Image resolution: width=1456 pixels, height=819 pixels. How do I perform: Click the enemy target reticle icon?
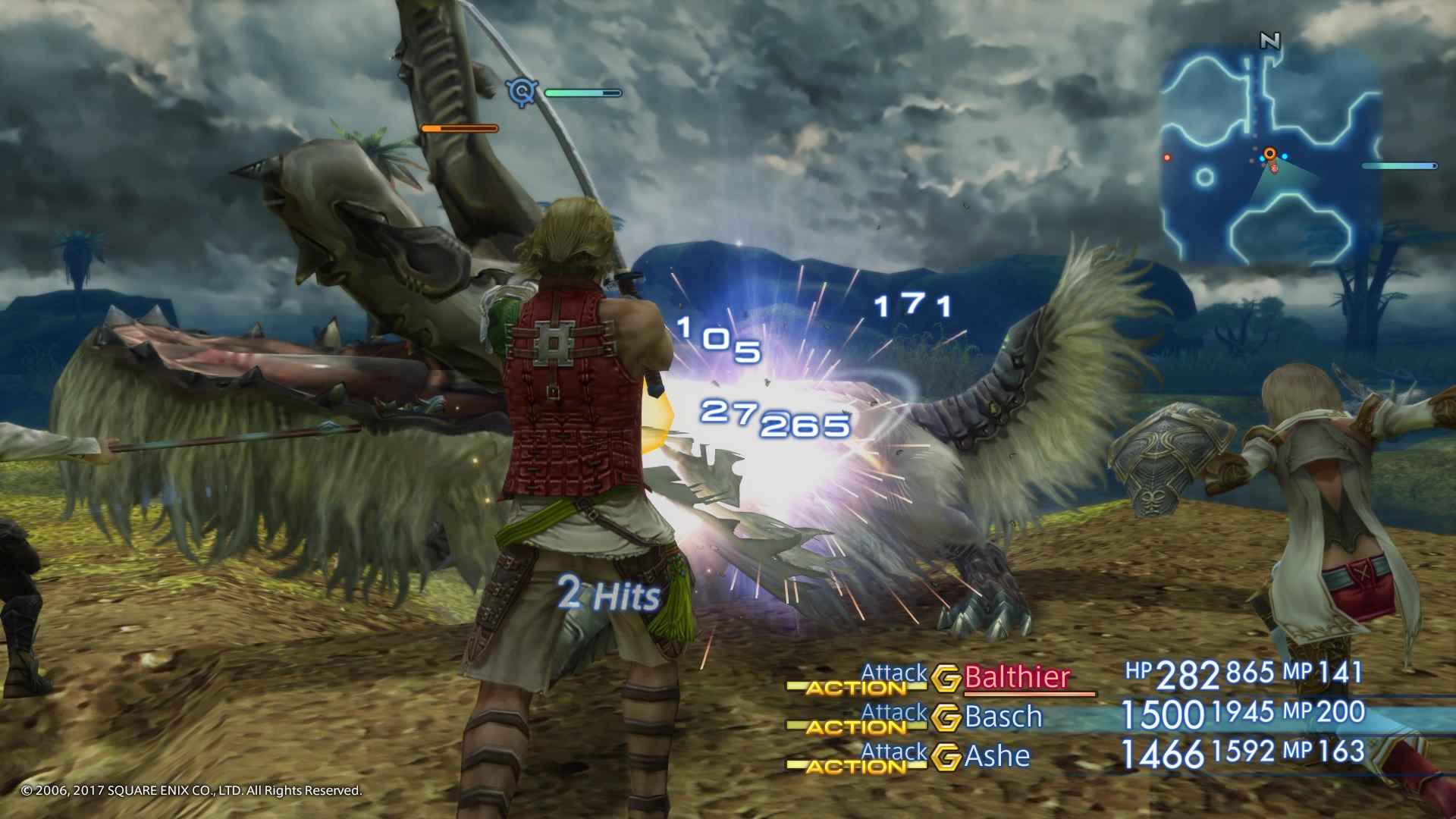click(522, 93)
